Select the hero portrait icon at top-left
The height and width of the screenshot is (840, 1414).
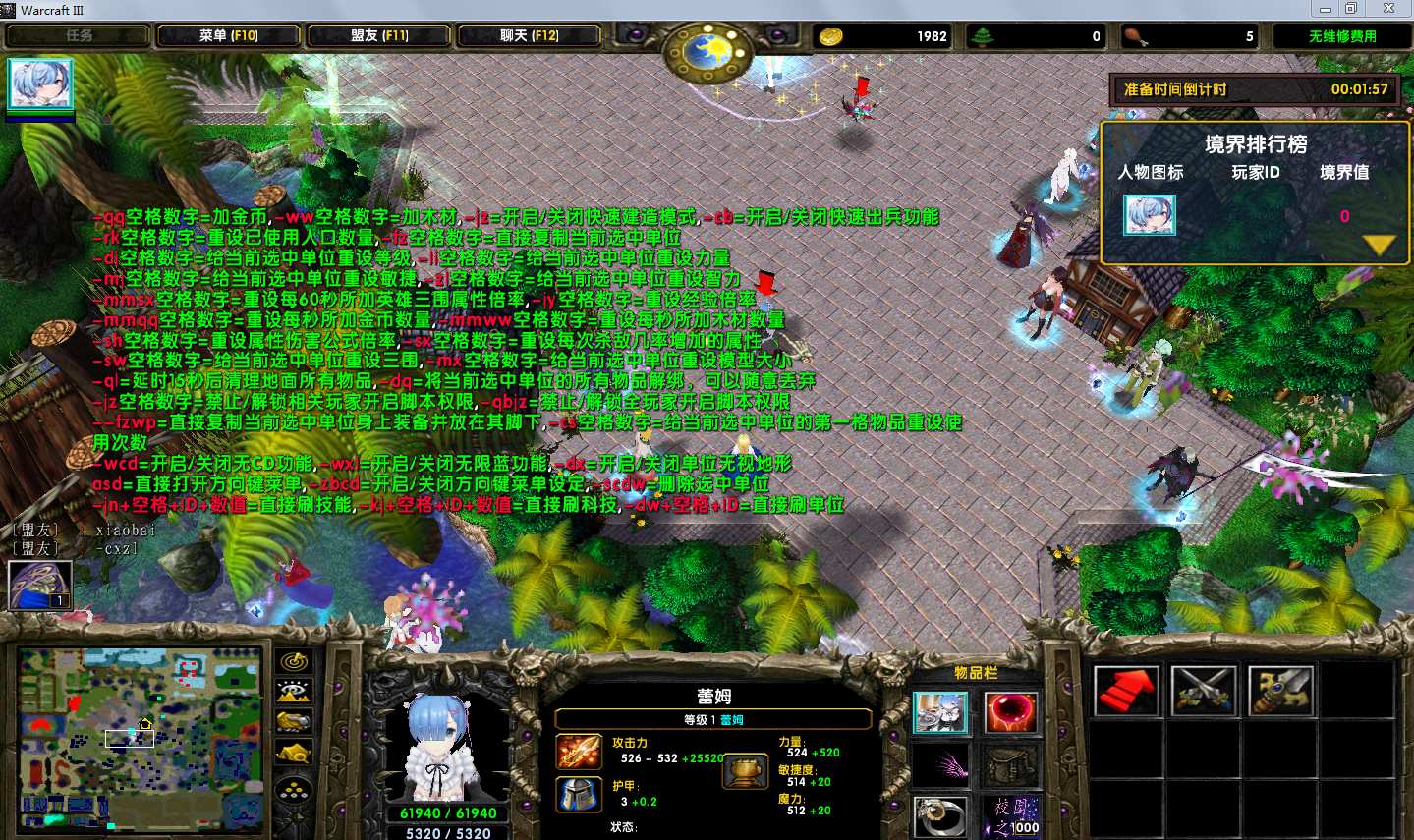coord(40,84)
